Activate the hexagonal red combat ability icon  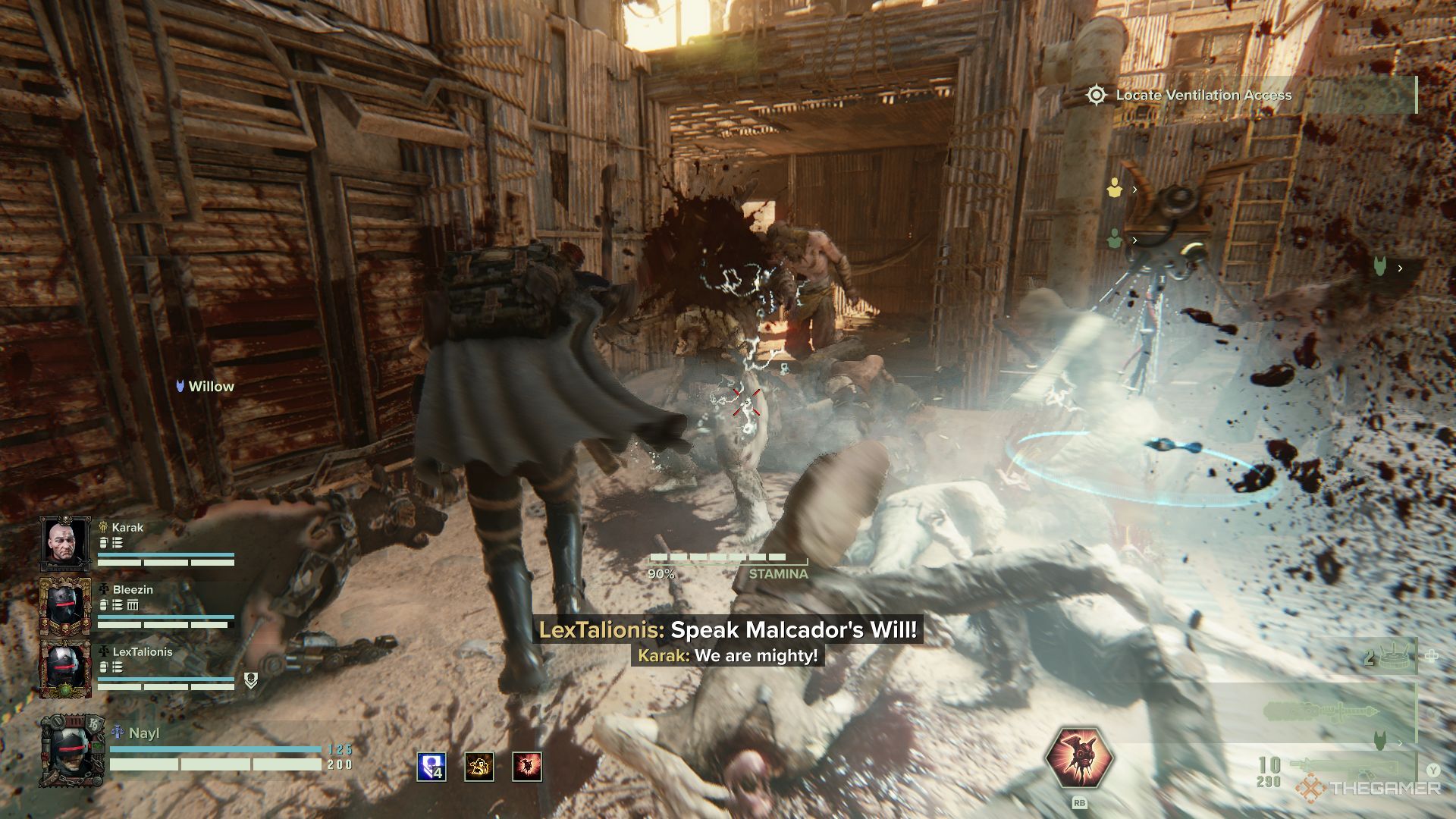click(1079, 761)
